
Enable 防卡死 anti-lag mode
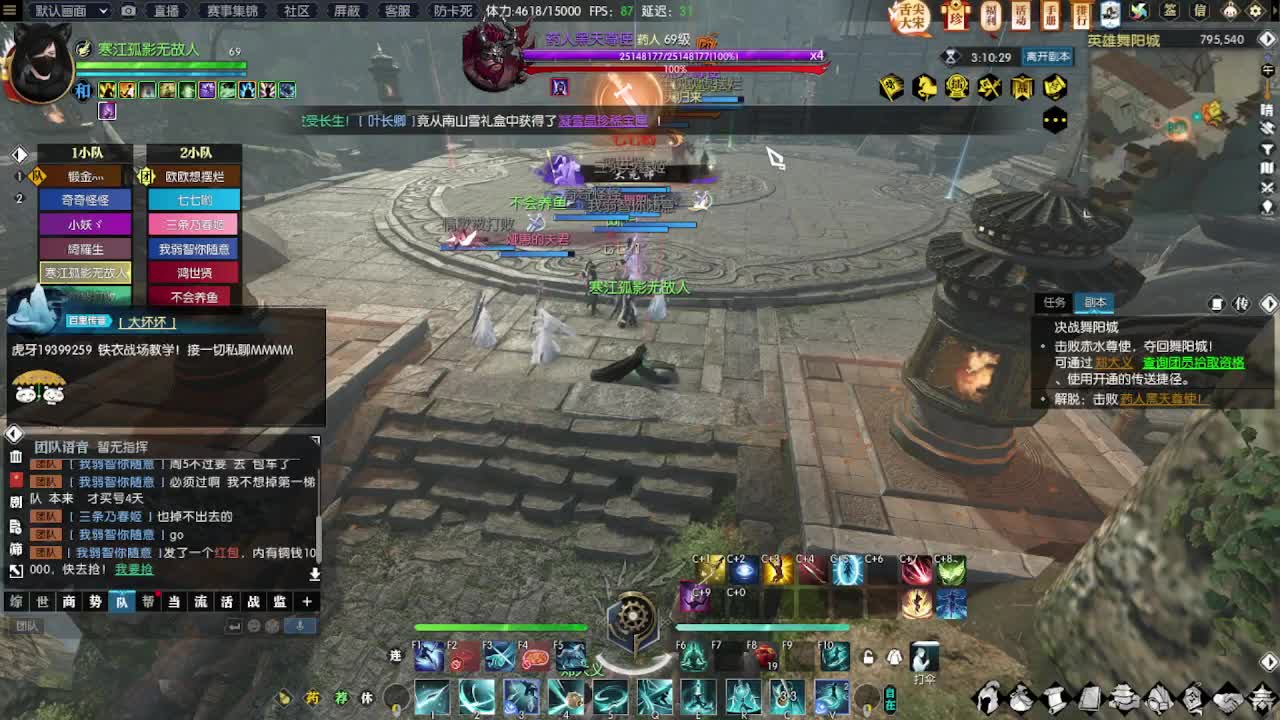[455, 11]
